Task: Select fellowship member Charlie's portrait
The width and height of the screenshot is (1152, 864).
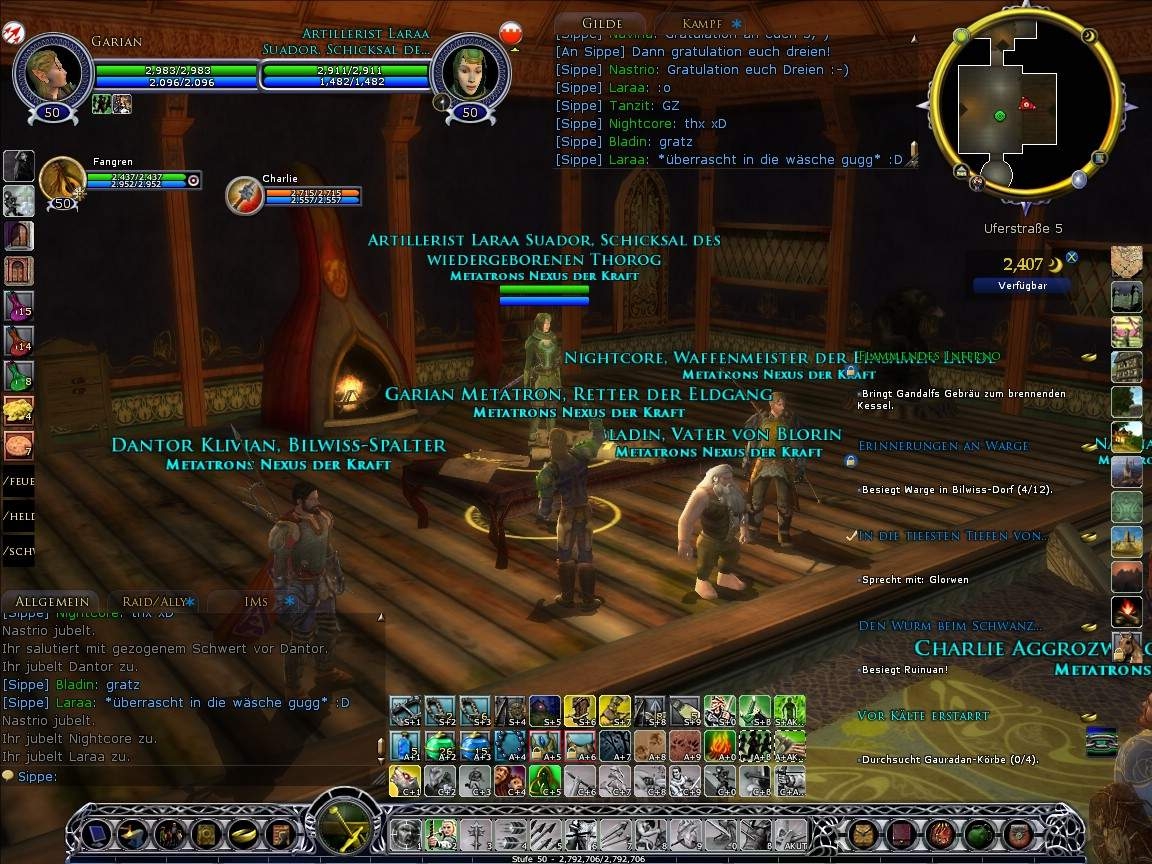Action: click(x=244, y=196)
